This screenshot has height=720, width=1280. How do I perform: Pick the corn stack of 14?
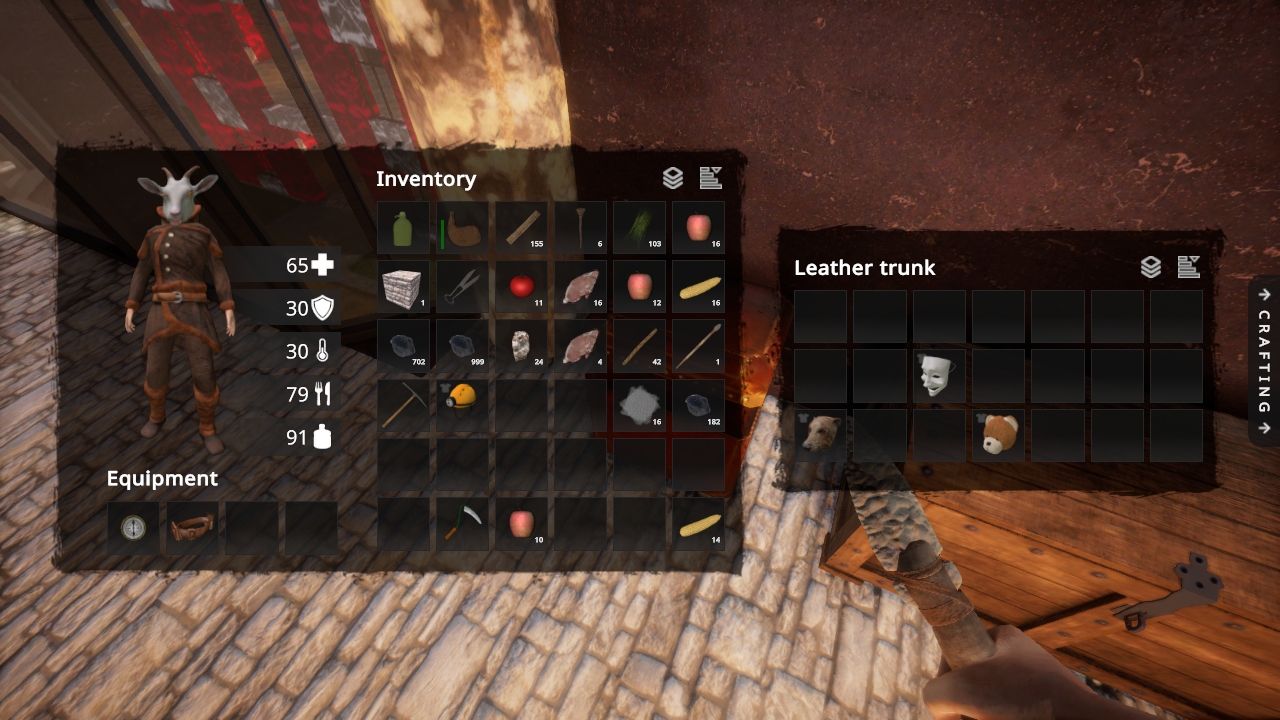pyautogui.click(x=698, y=525)
